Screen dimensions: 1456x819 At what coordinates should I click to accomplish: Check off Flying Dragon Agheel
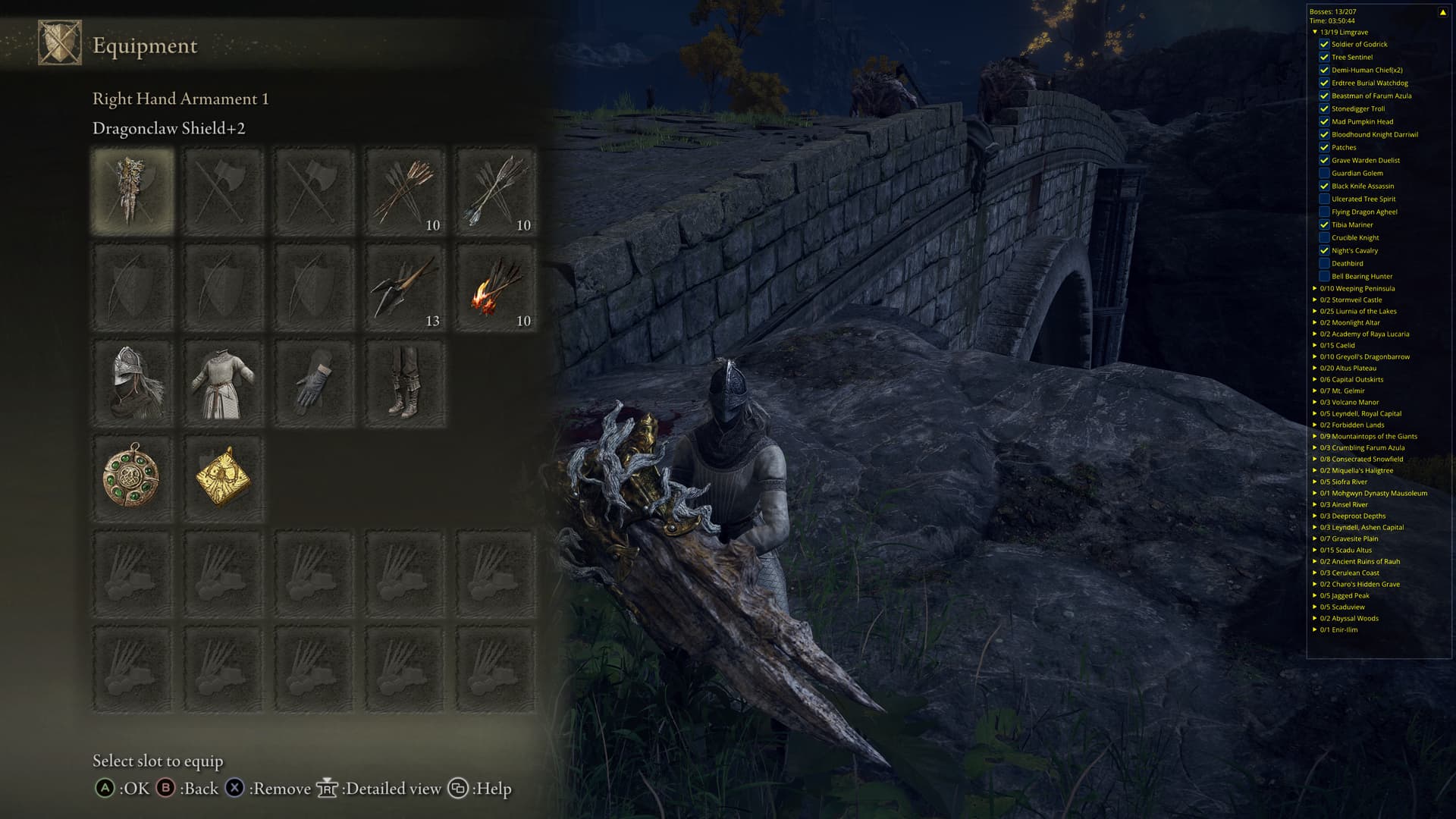[1324, 212]
